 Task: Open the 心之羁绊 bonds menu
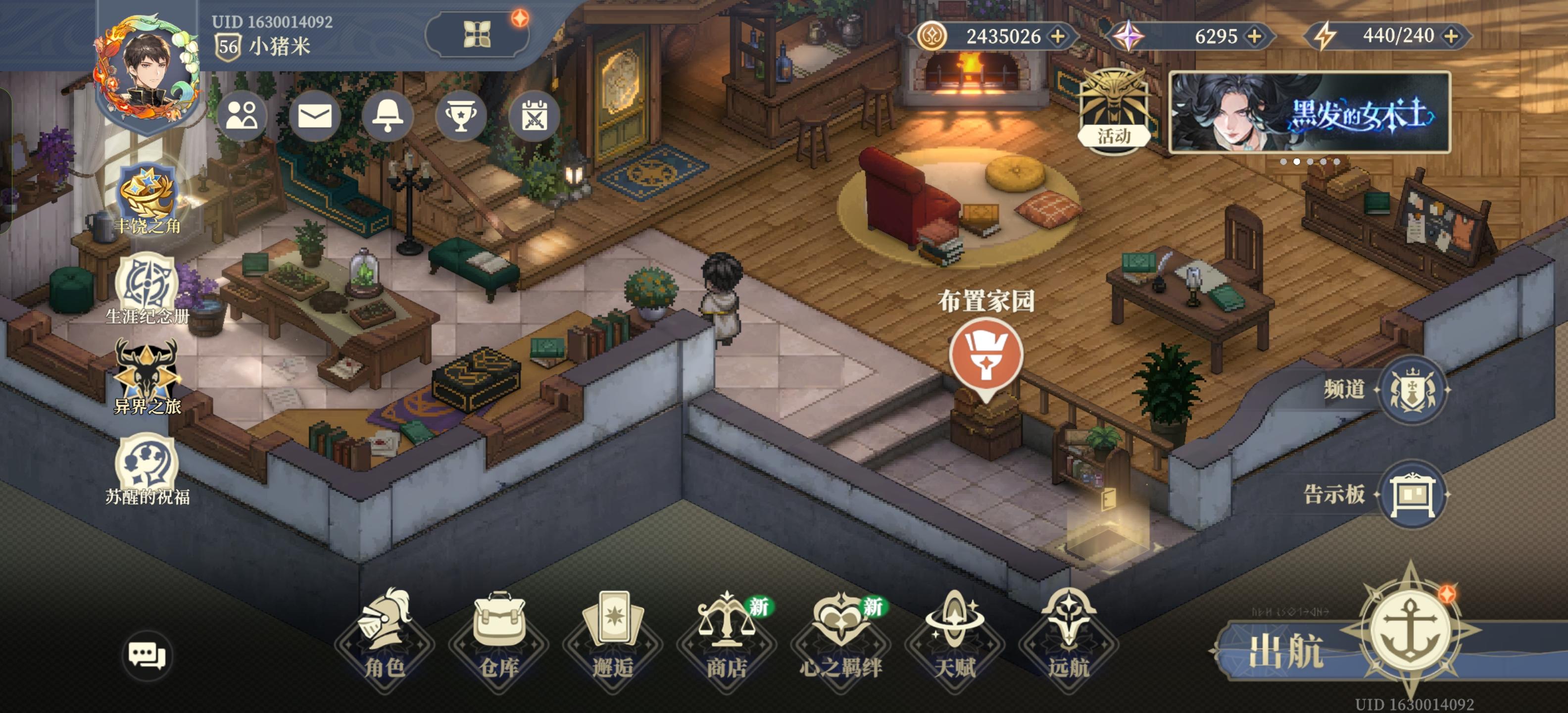pos(840,636)
